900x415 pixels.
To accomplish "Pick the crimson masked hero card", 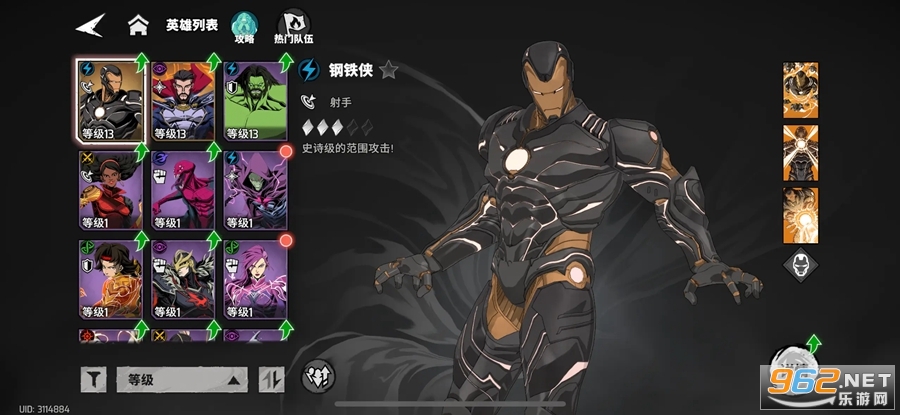I will (182, 189).
